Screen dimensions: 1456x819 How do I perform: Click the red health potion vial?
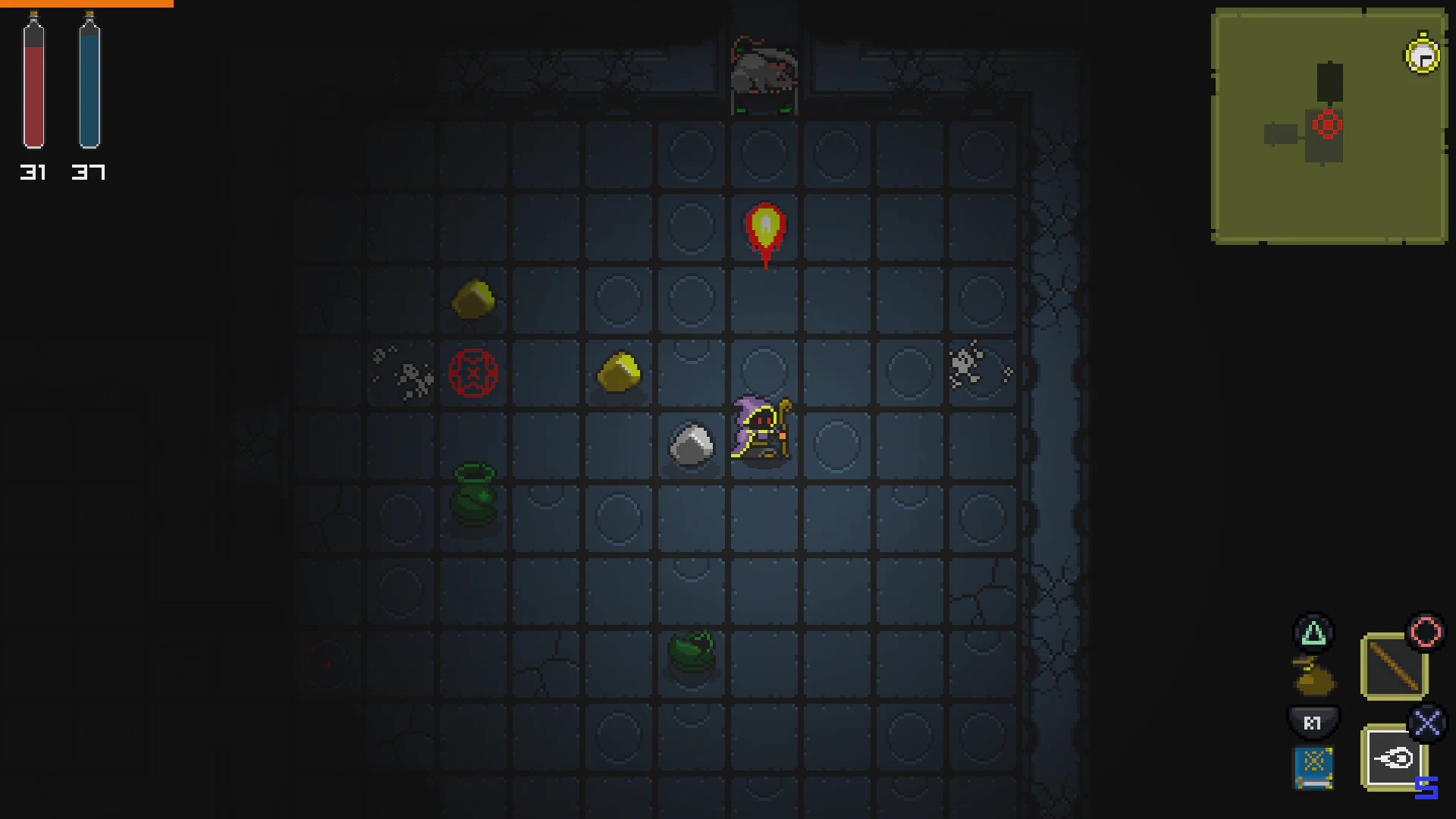click(x=33, y=83)
